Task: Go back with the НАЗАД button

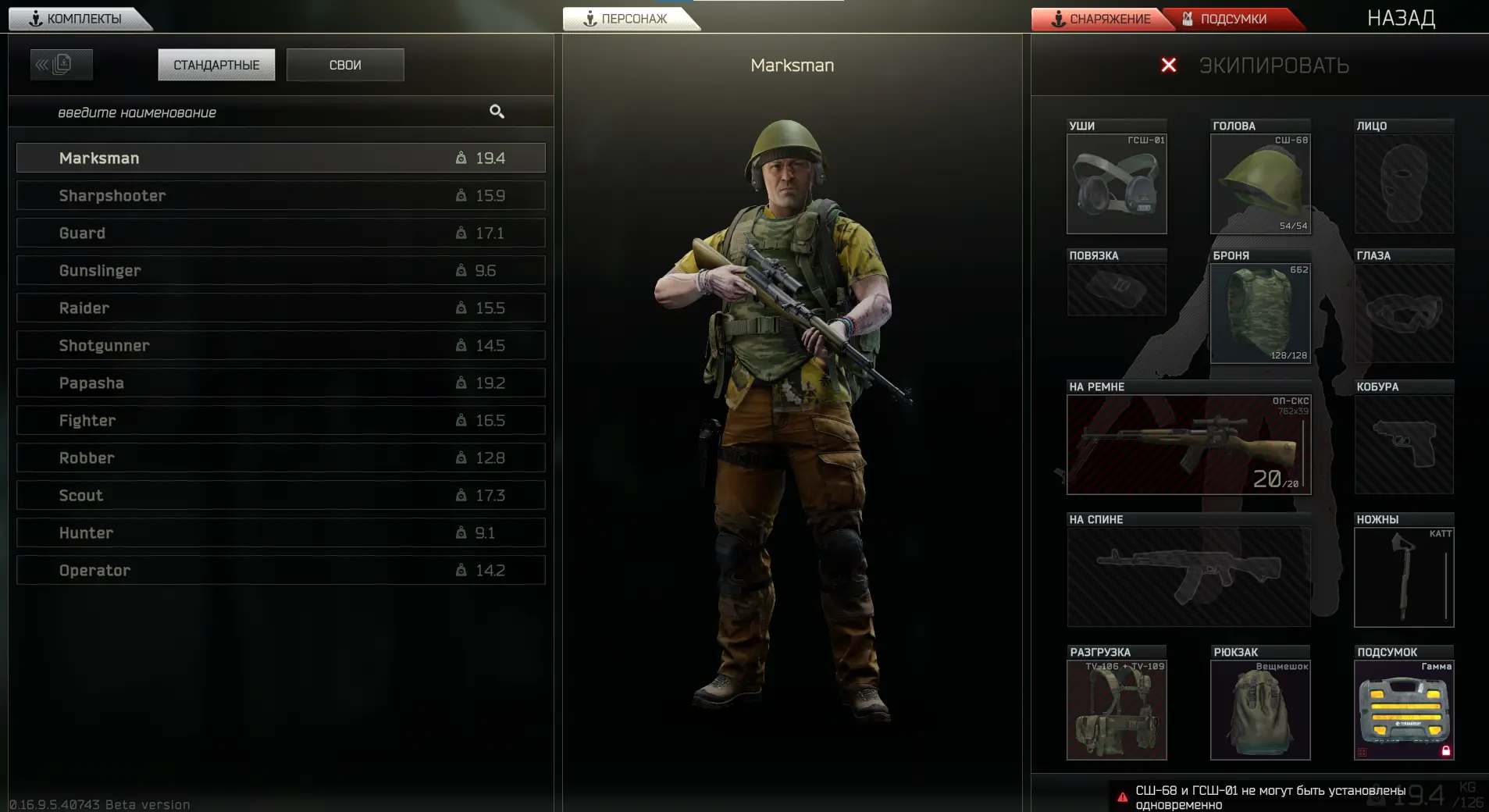Action: click(1401, 19)
